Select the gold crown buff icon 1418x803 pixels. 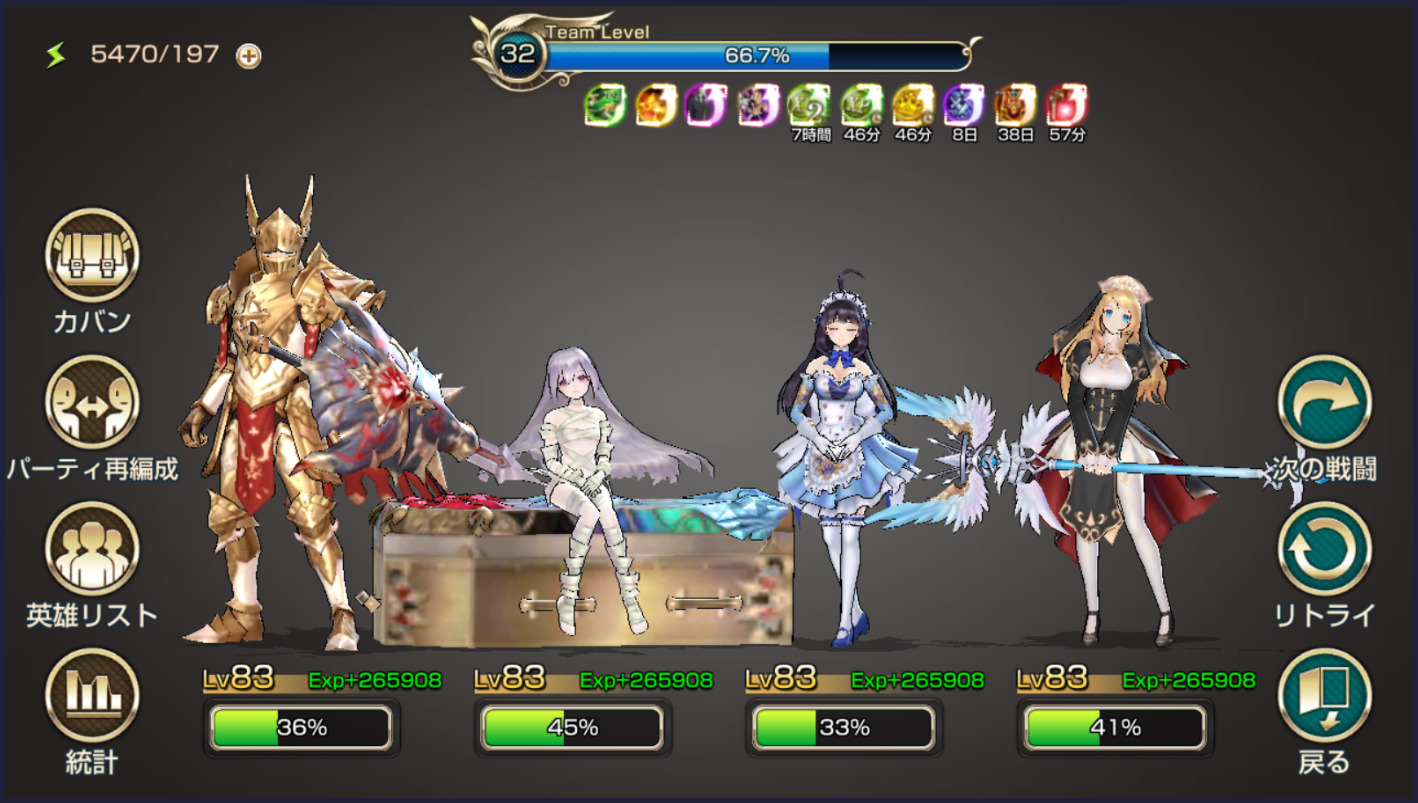pos(912,105)
